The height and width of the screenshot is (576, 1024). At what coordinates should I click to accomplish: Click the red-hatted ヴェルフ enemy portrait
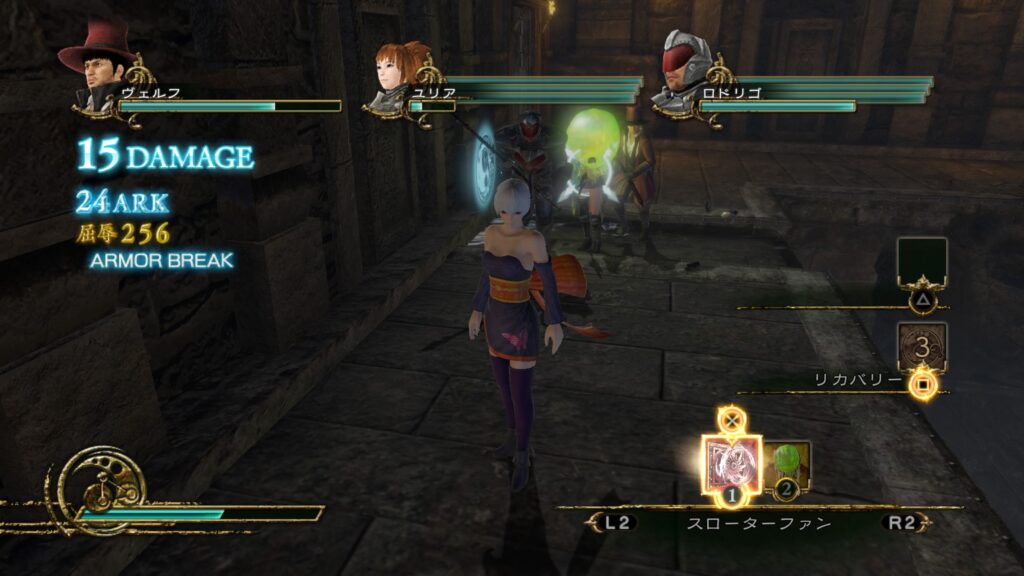click(99, 70)
